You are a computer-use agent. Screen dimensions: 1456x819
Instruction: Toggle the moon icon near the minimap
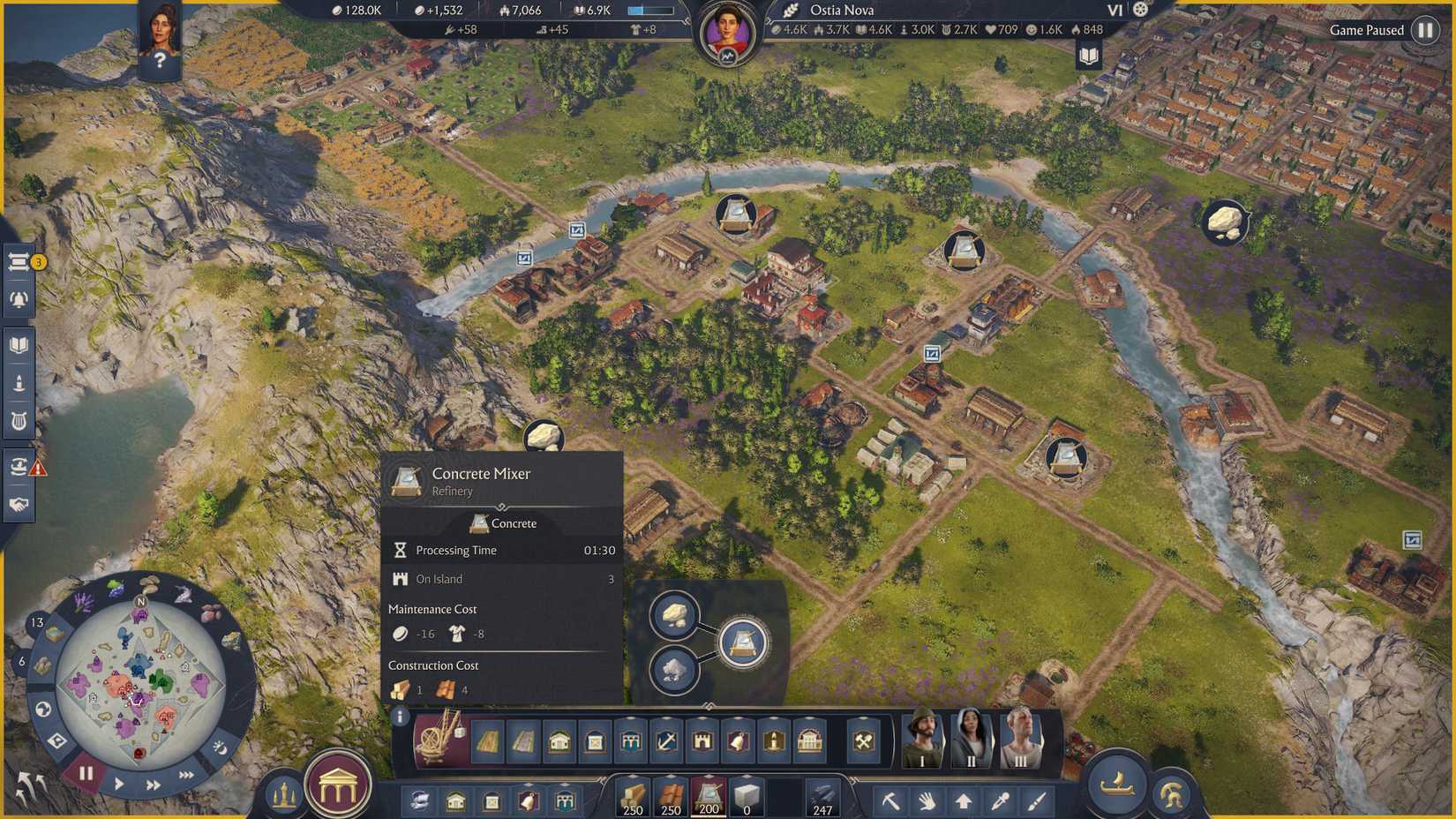[220, 749]
